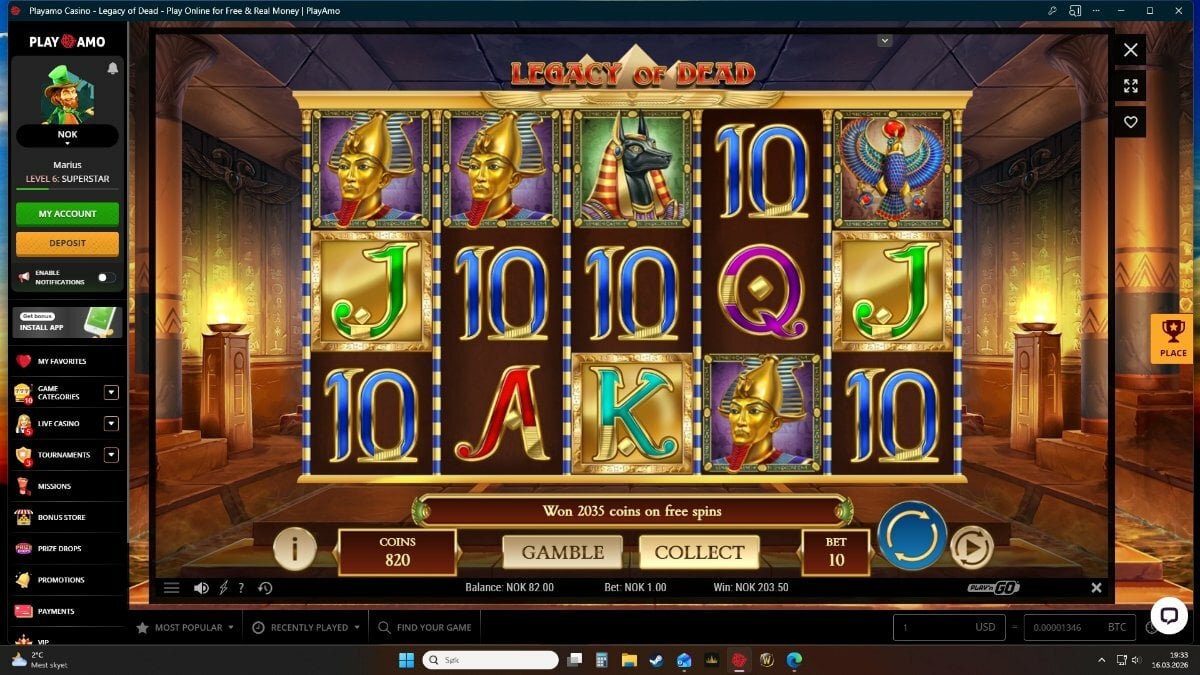Switch the game to fullscreen

1130,86
